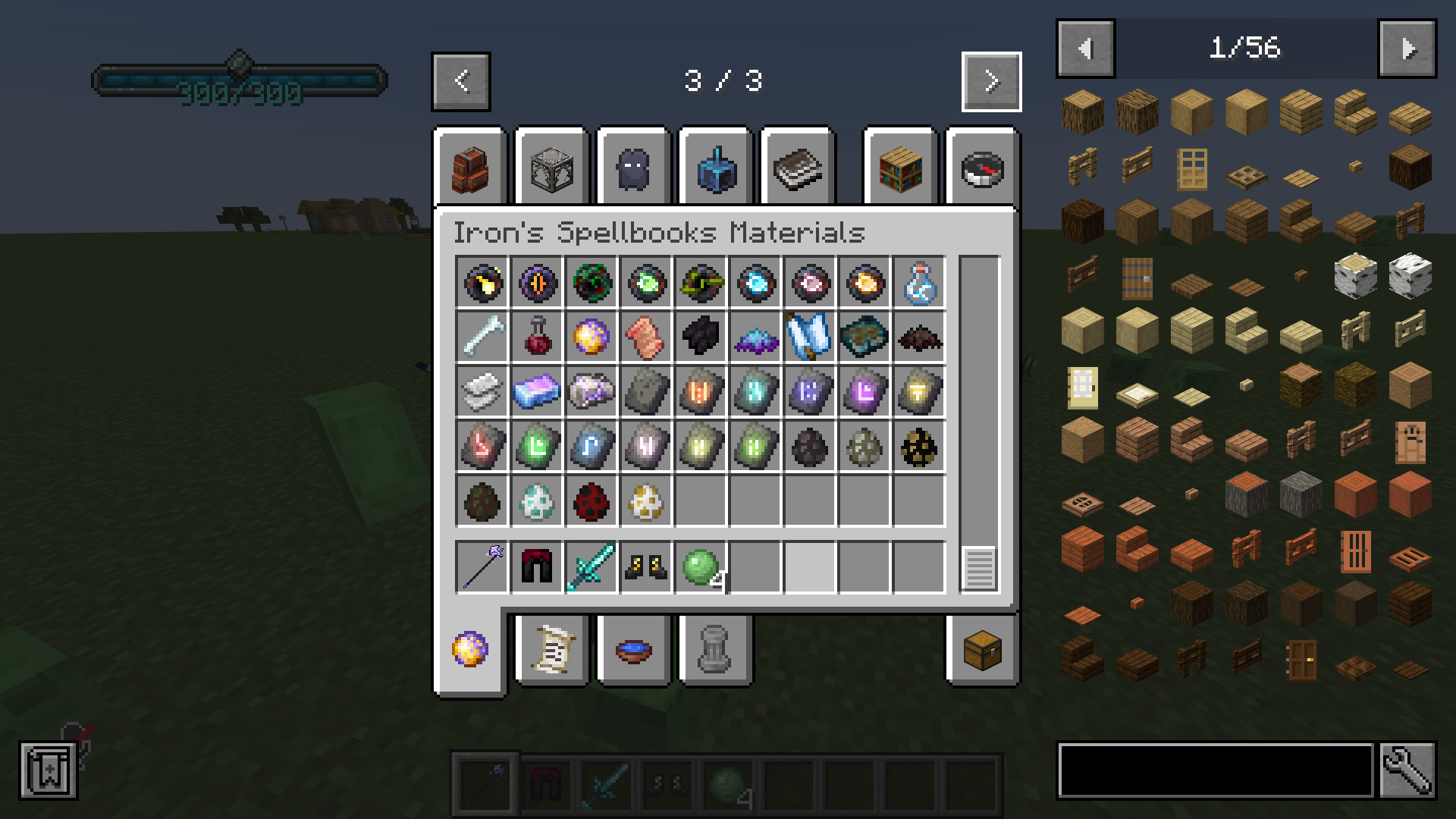1456x819 pixels.
Task: Select the green slime ball stack
Action: tap(698, 567)
